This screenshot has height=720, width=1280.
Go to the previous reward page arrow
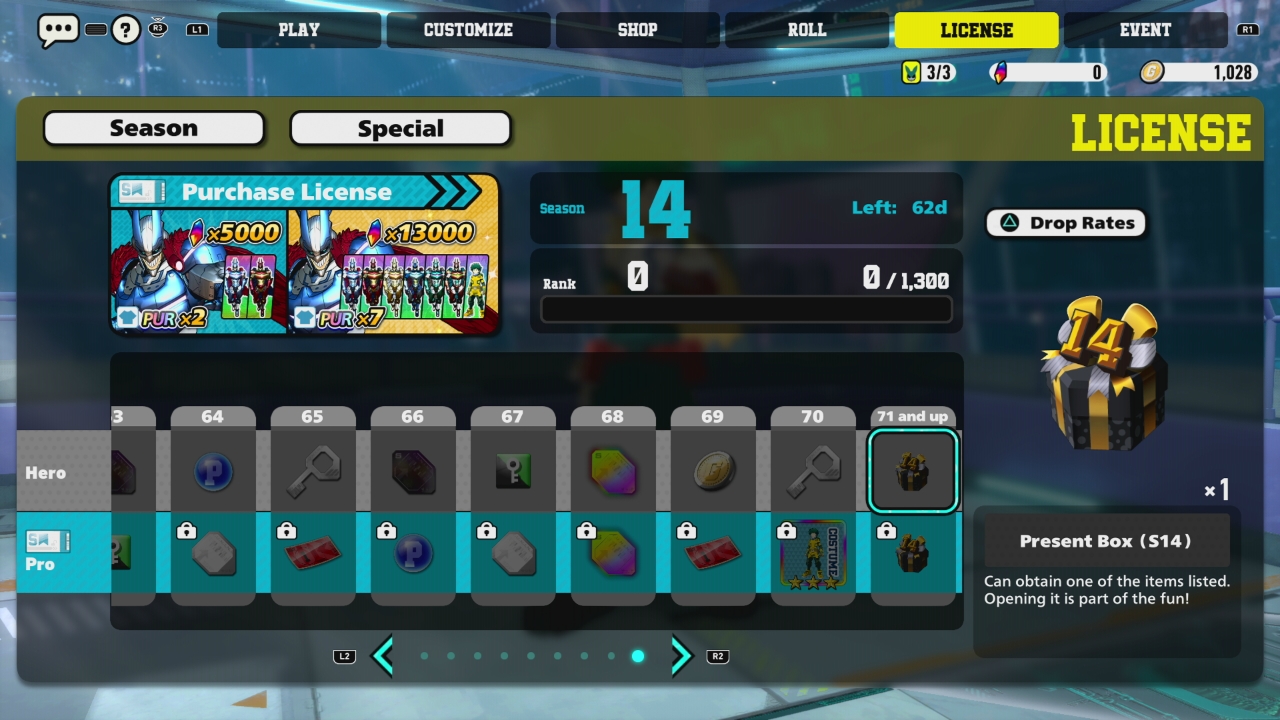click(x=382, y=656)
